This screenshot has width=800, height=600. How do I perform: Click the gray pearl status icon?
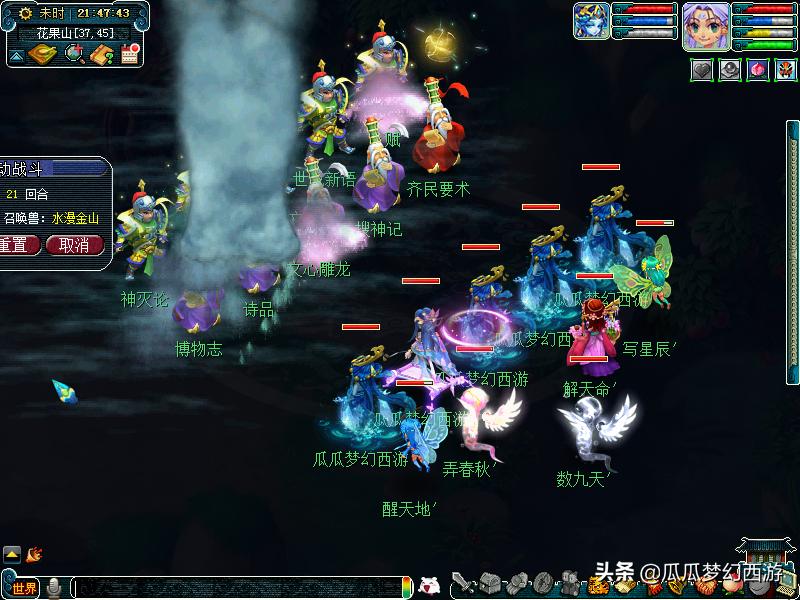coord(730,70)
